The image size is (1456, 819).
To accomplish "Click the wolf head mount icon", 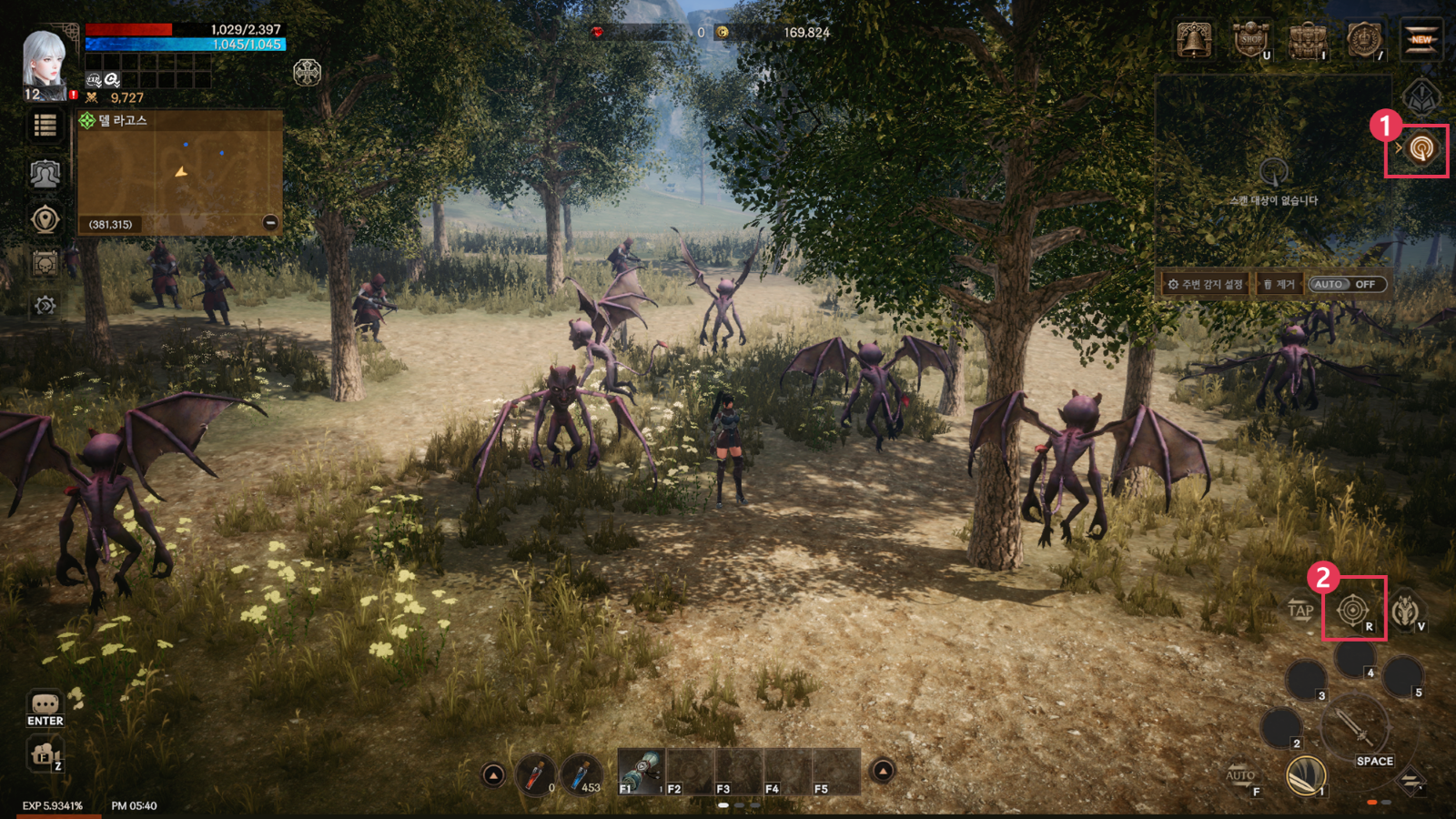I will click(x=1406, y=610).
